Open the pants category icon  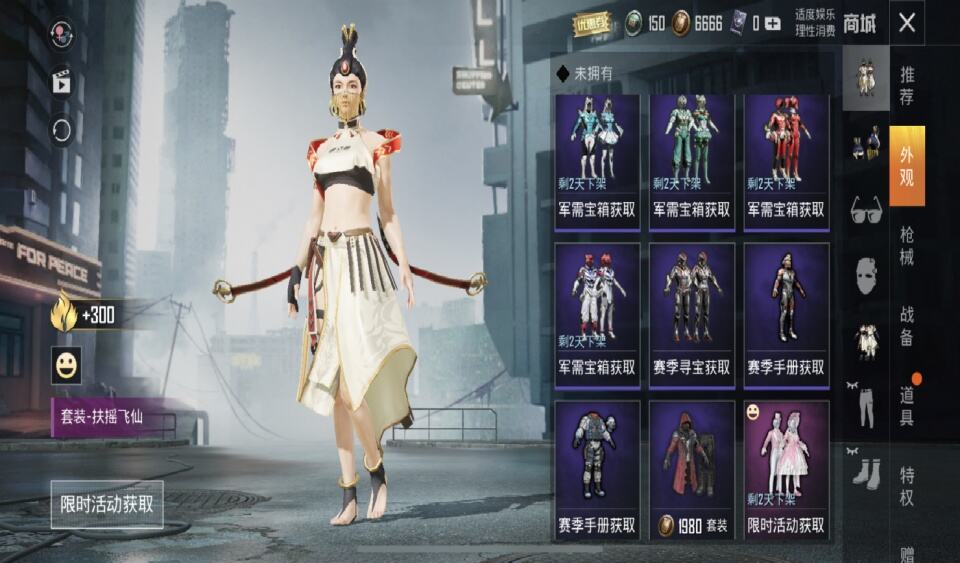tap(866, 406)
